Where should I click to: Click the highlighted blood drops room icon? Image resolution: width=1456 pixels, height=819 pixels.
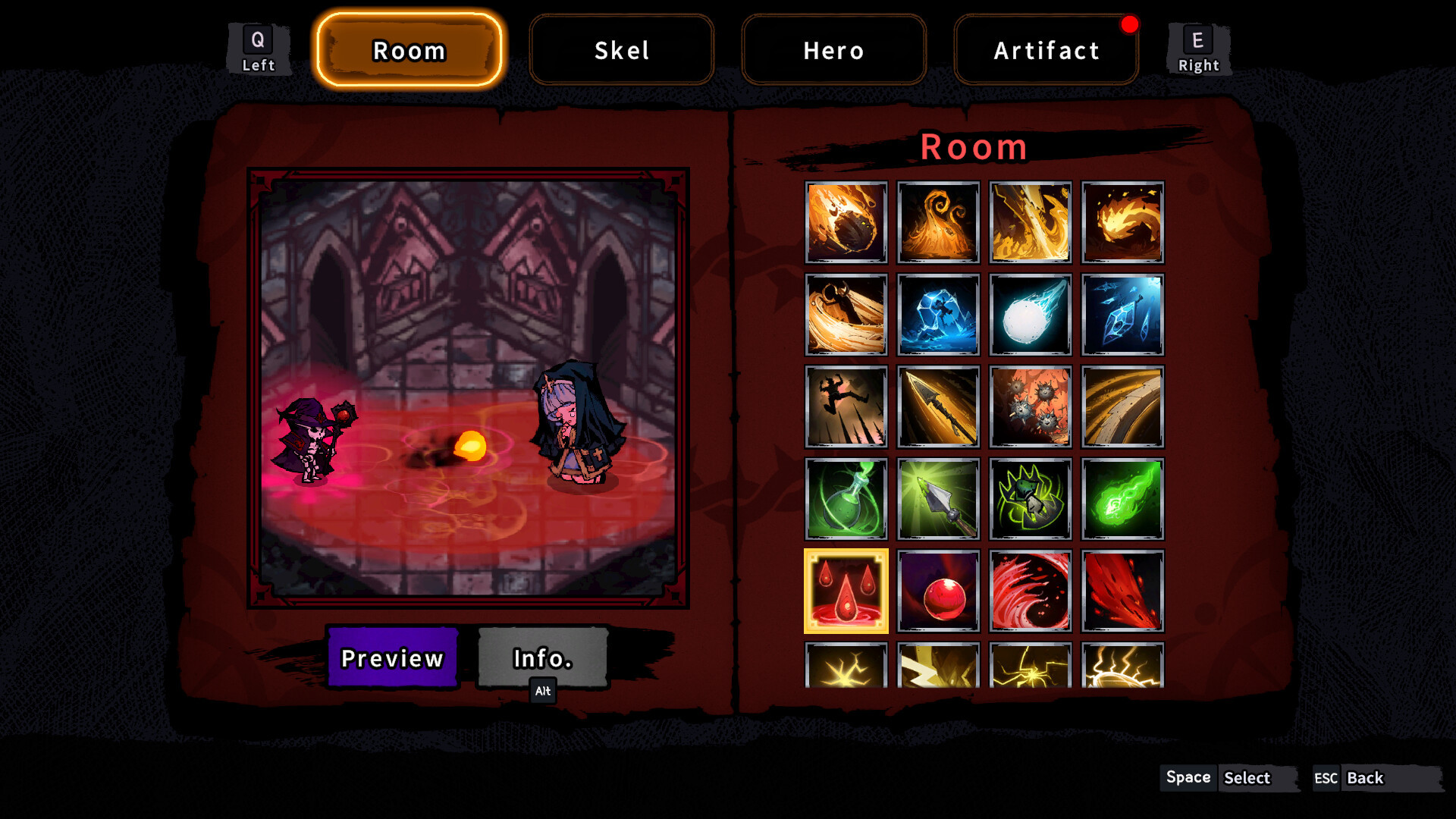[x=846, y=591]
